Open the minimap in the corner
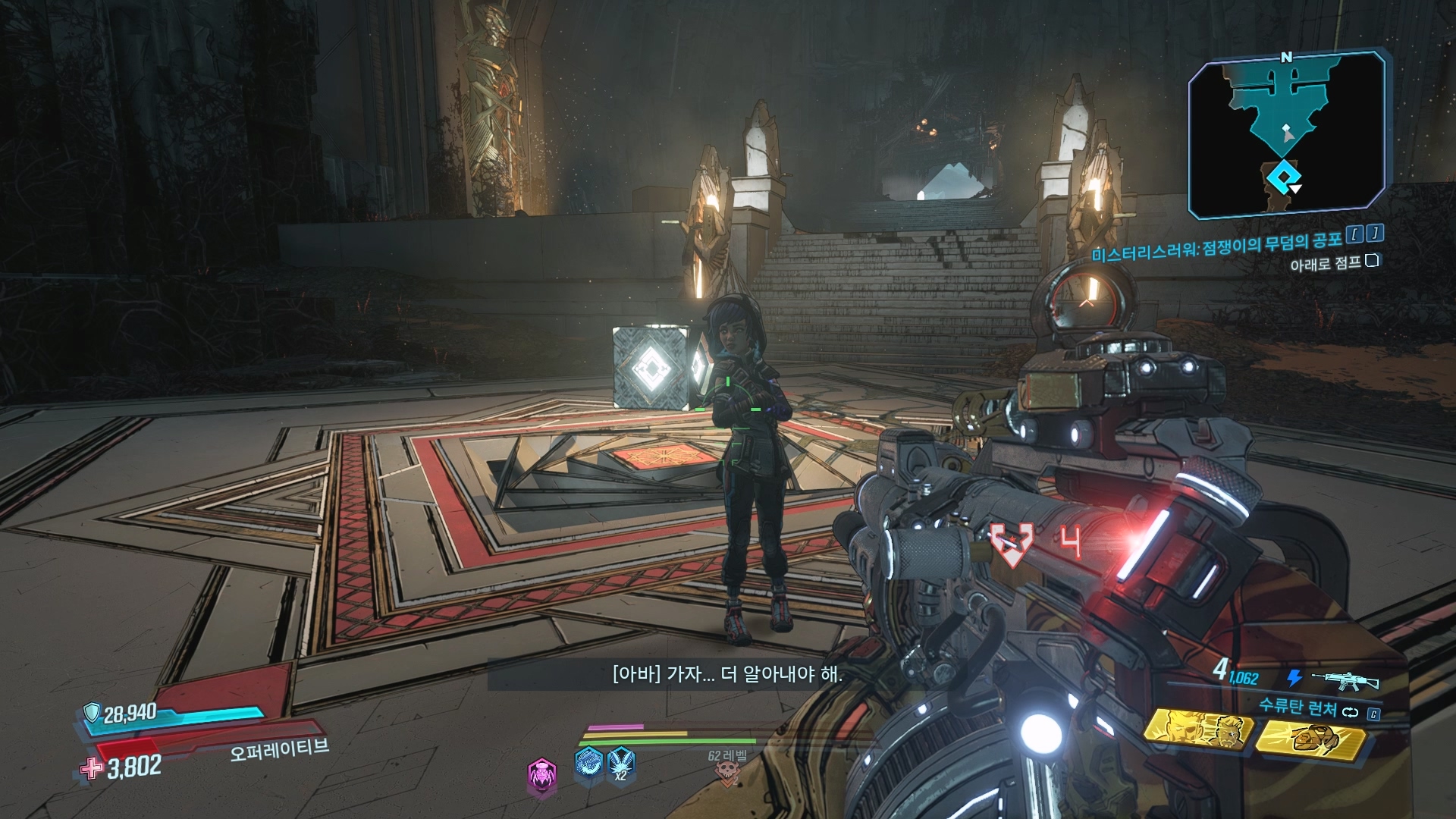 click(1287, 134)
